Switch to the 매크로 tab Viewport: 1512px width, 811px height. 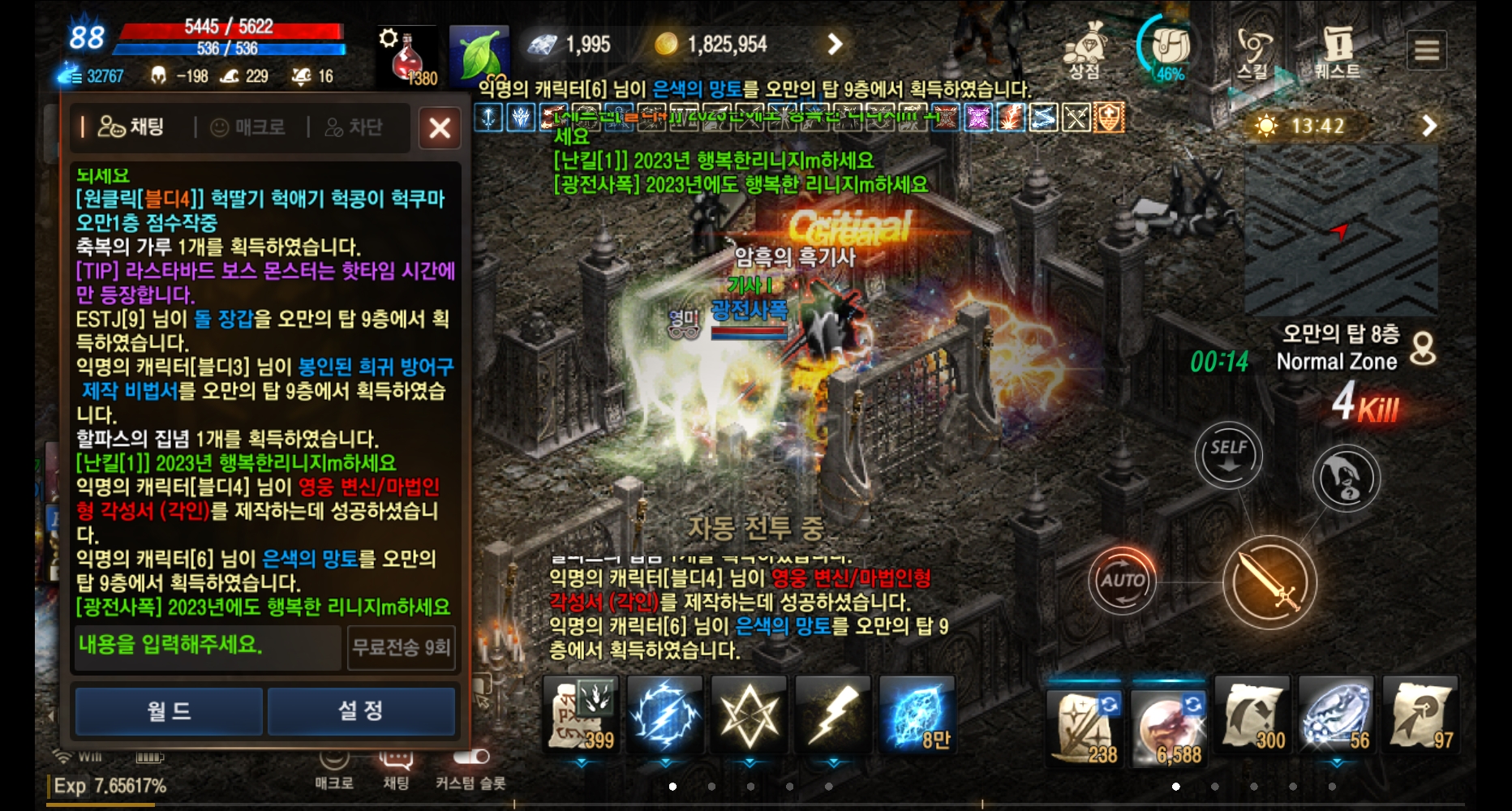coord(247,127)
